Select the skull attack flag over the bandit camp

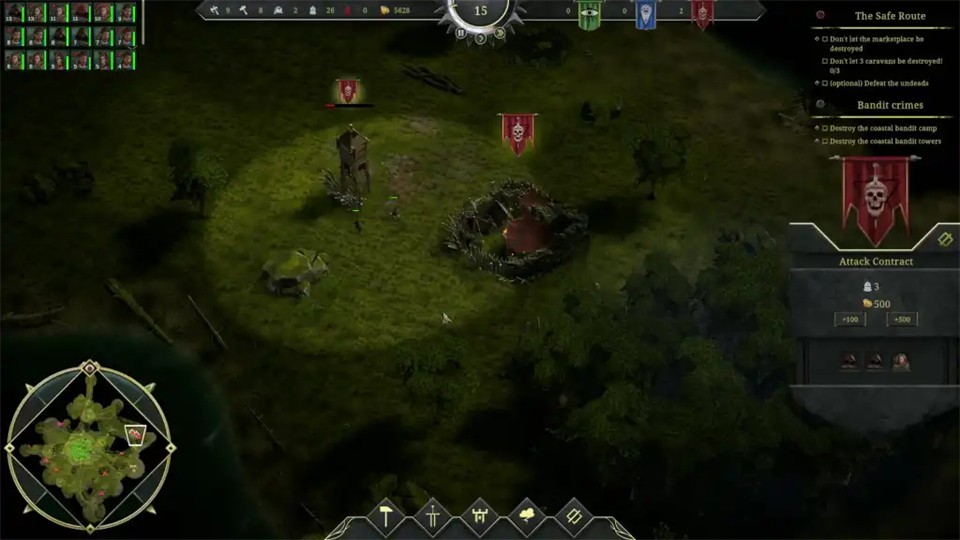tap(517, 133)
